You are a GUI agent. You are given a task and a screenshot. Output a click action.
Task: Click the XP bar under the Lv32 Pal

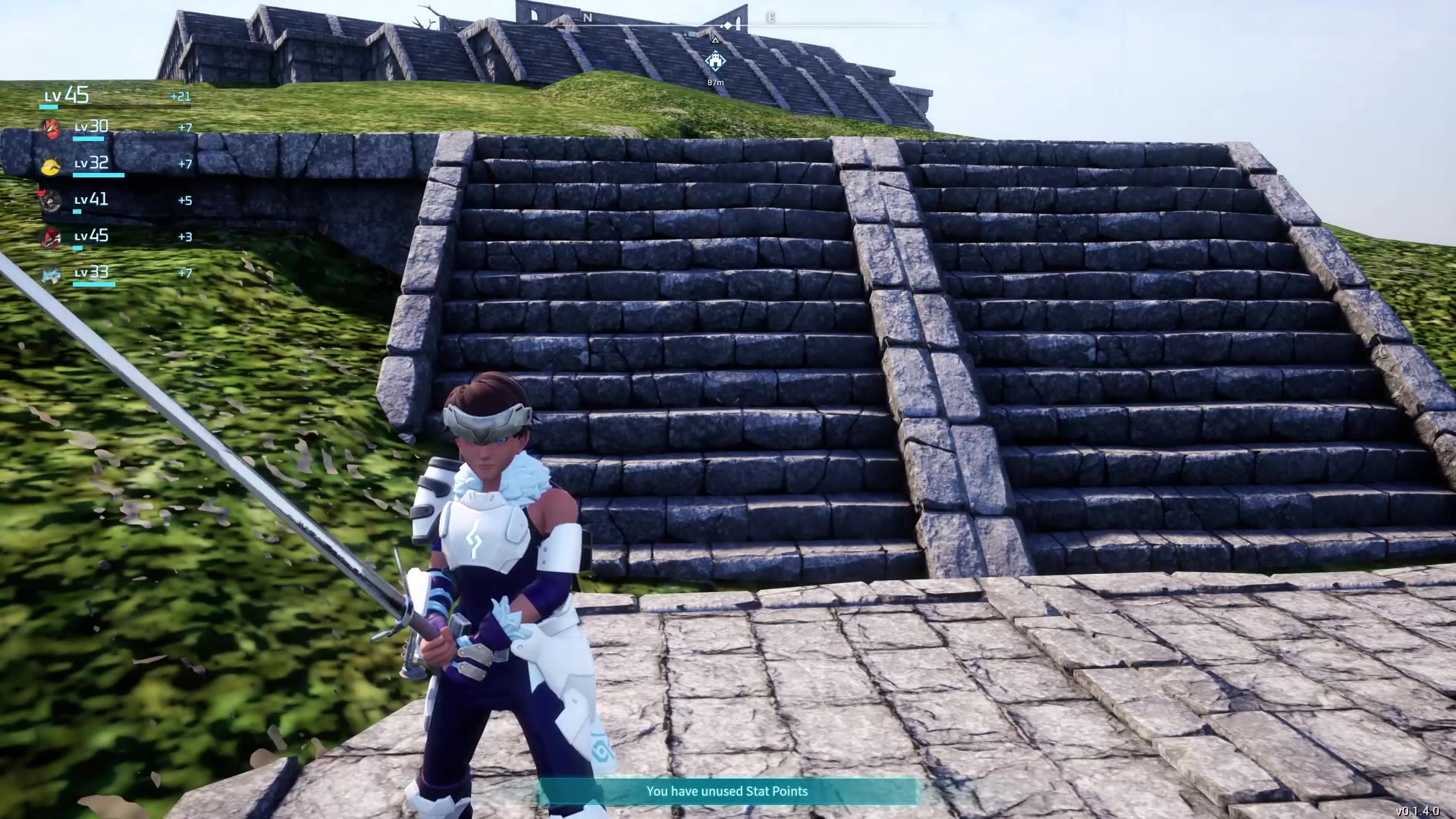coord(98,176)
